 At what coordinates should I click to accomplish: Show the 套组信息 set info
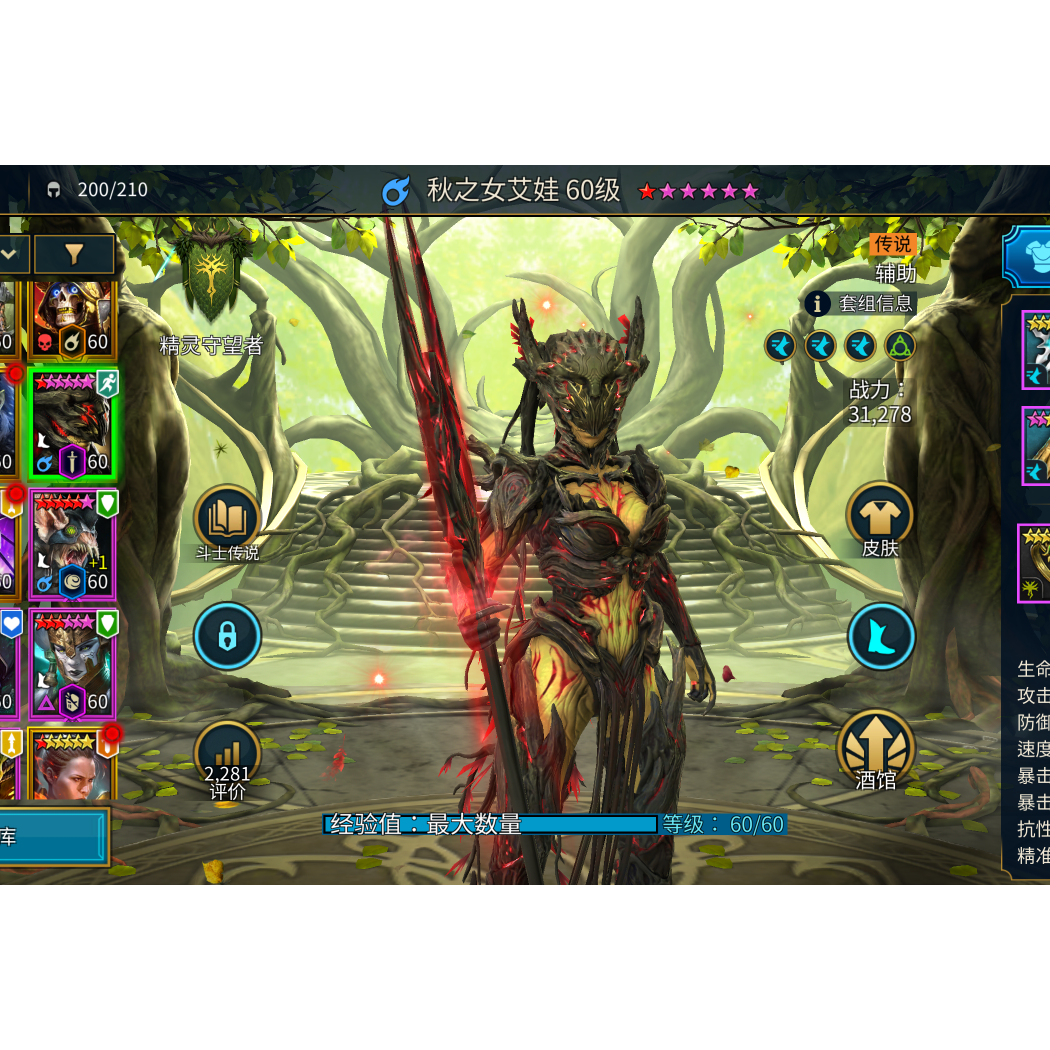point(861,303)
